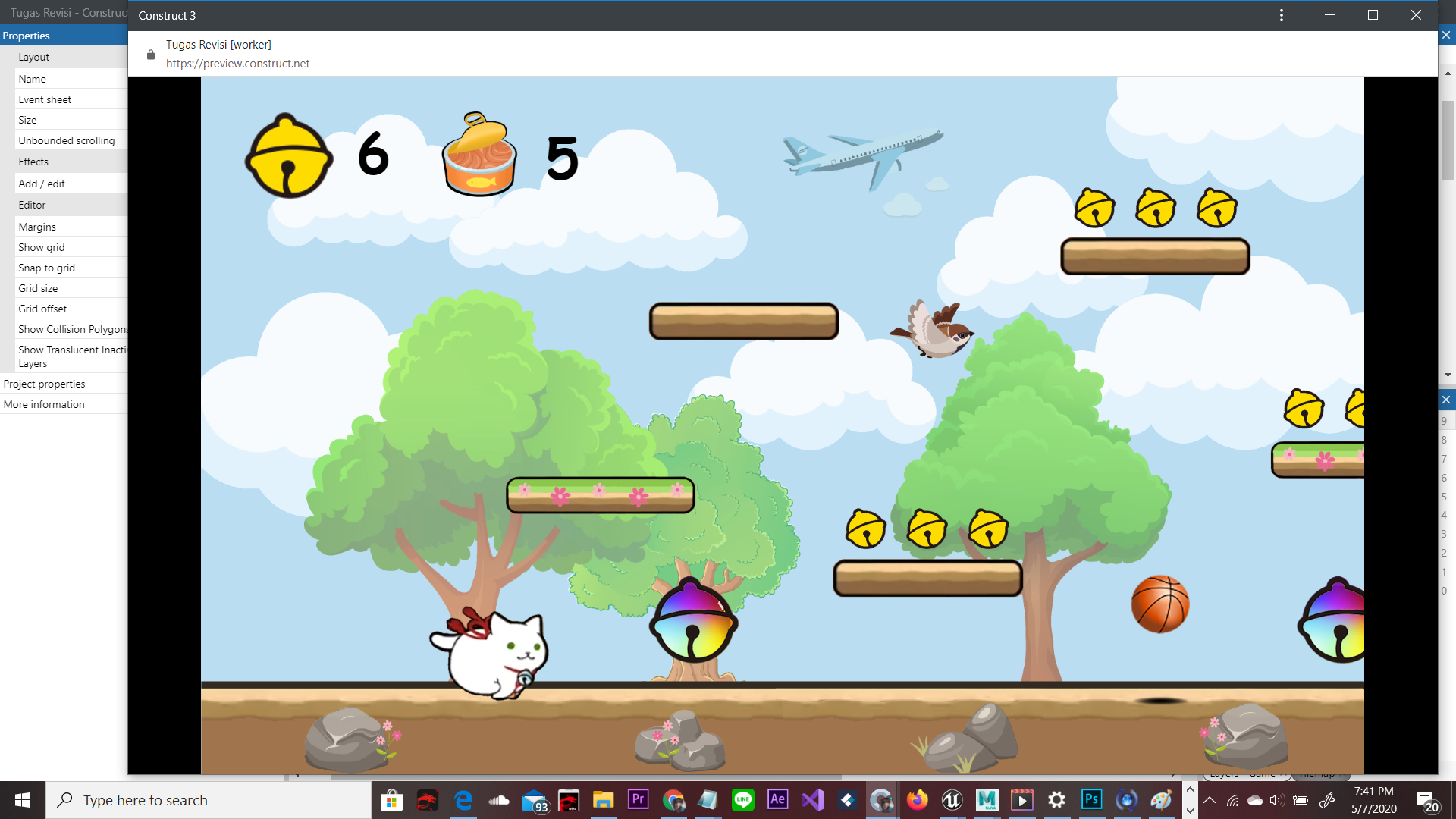Image resolution: width=1456 pixels, height=819 pixels.
Task: Toggle the Show grid property
Action: [x=41, y=246]
